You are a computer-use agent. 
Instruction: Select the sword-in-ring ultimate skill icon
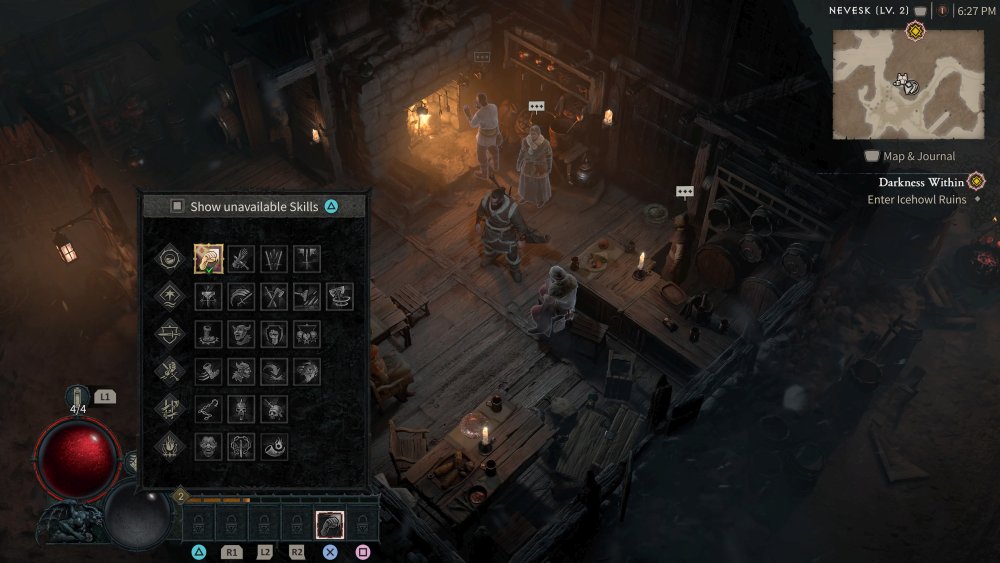pyautogui.click(x=241, y=445)
